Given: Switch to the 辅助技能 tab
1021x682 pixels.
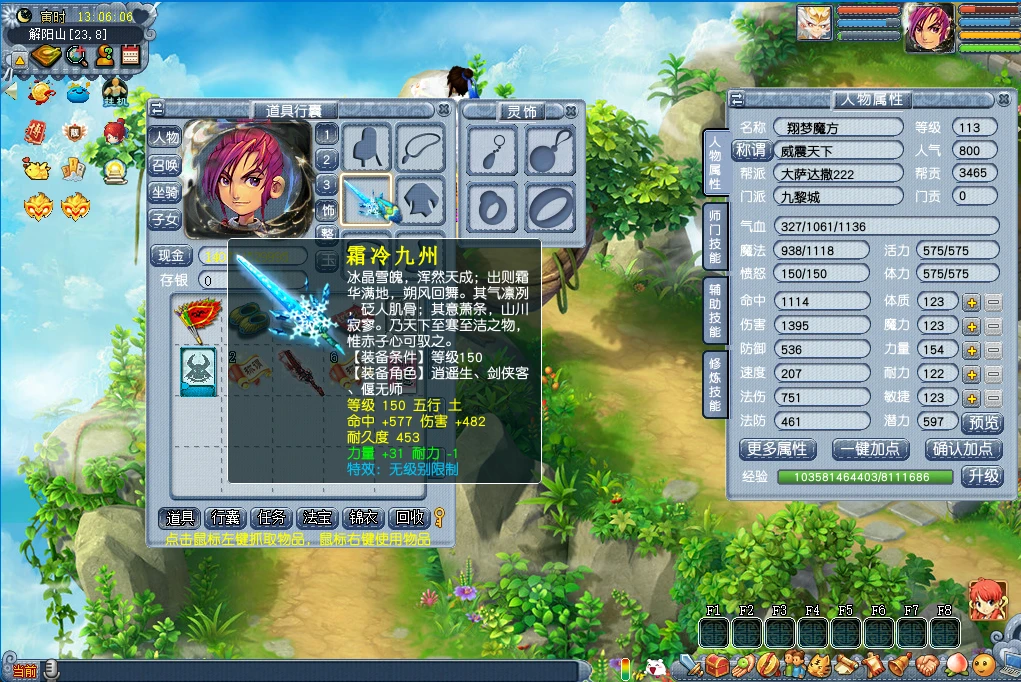Looking at the screenshot, I should coord(714,308).
